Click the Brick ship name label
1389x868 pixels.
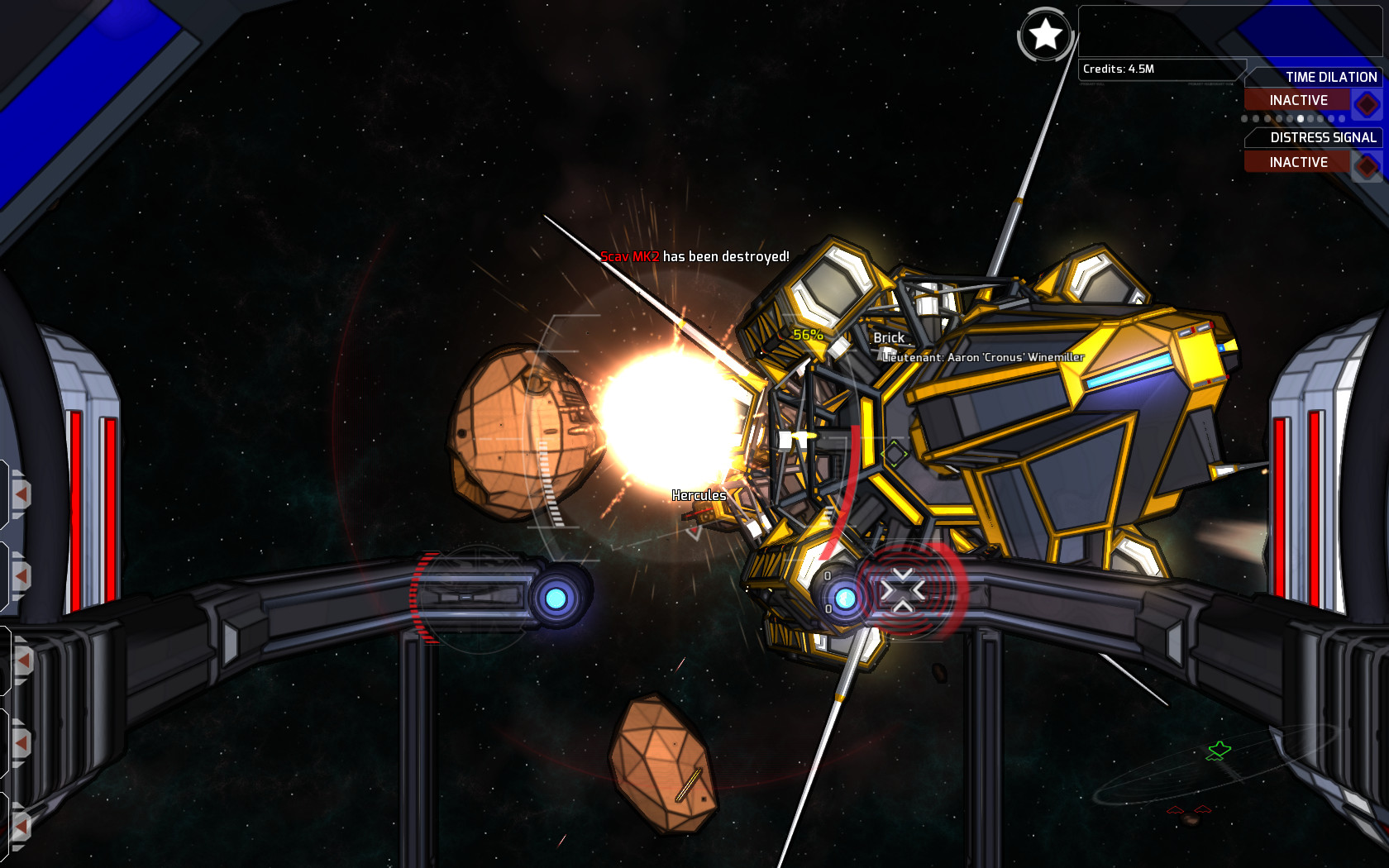click(888, 337)
